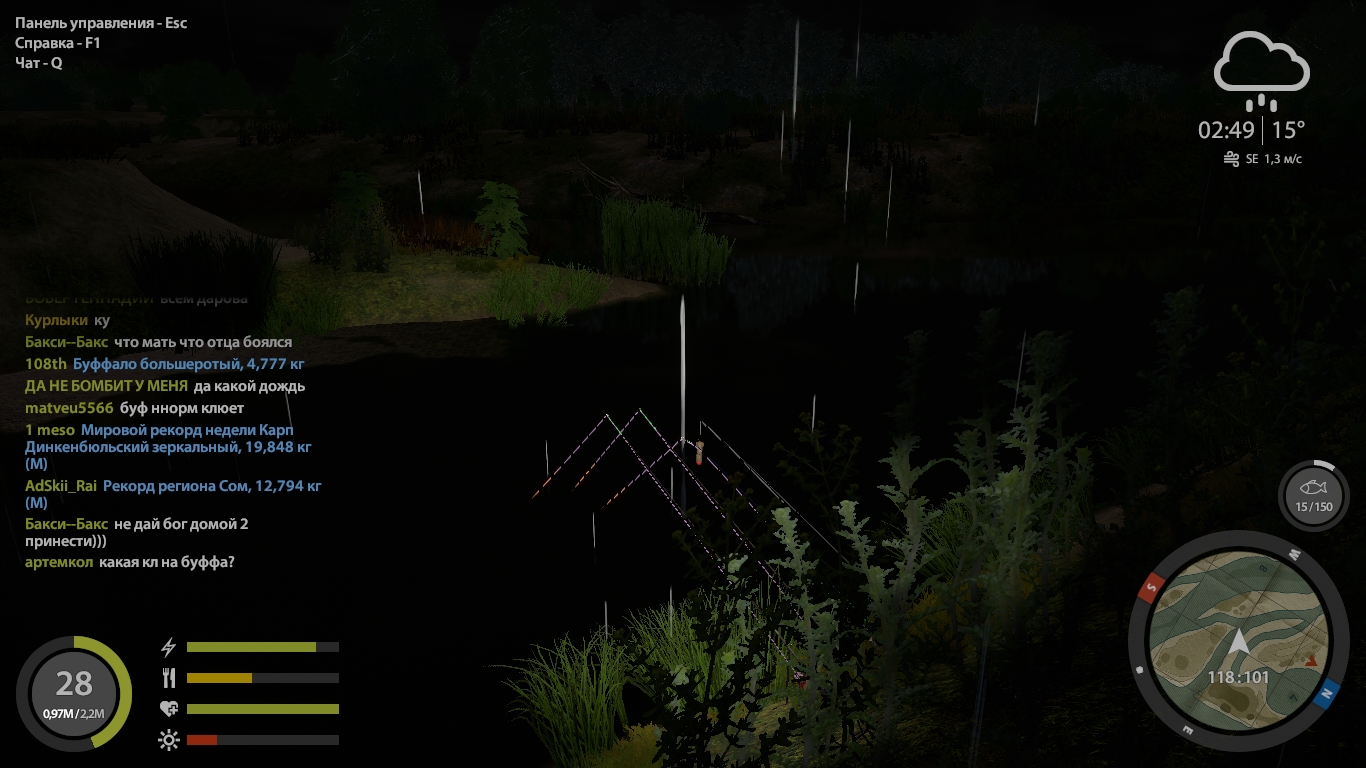This screenshot has height=768, width=1366.
Task: Open the fish keepnet icon showing 15/150
Action: 1313,495
